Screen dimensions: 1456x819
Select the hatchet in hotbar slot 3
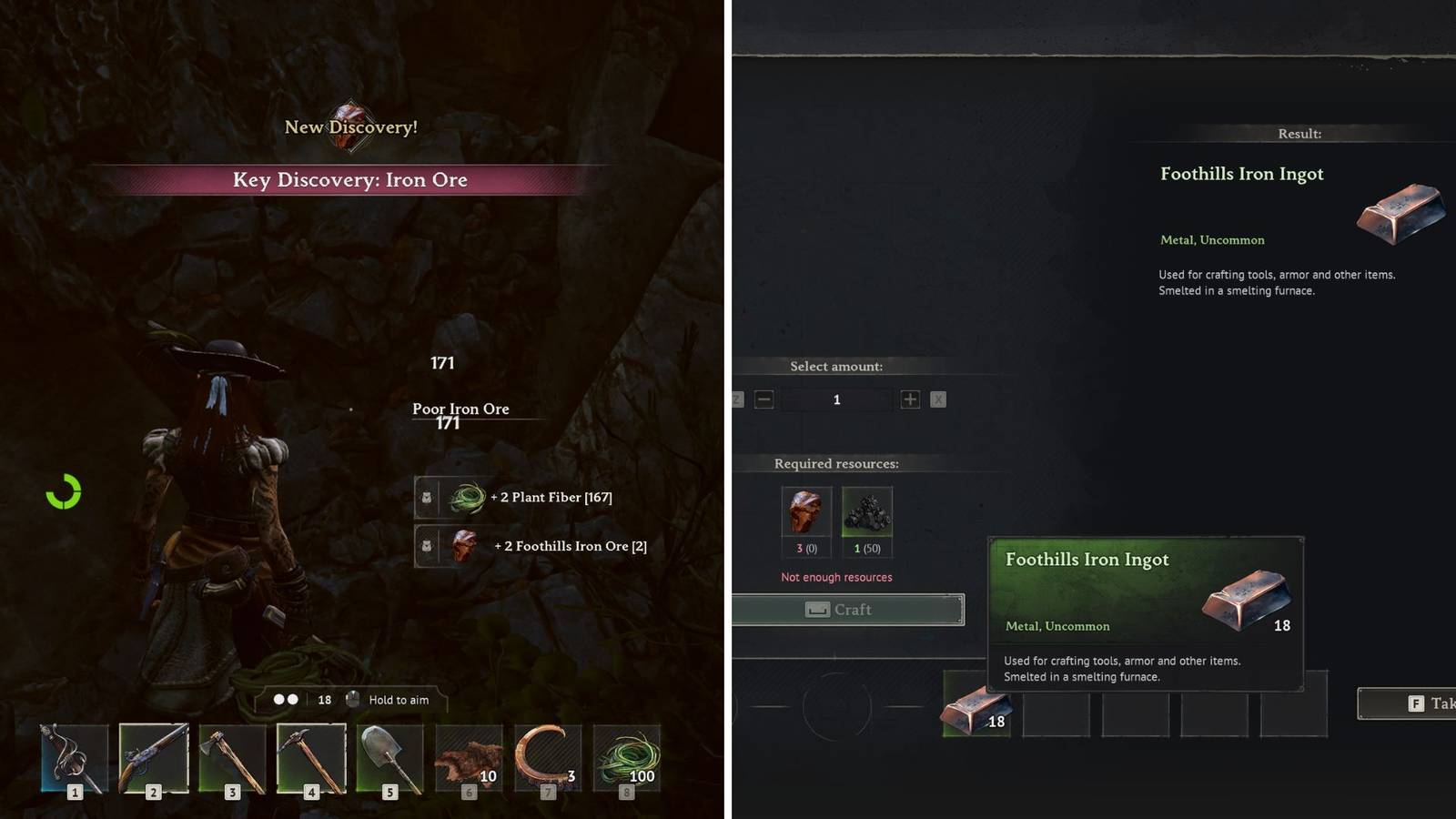pos(231,760)
